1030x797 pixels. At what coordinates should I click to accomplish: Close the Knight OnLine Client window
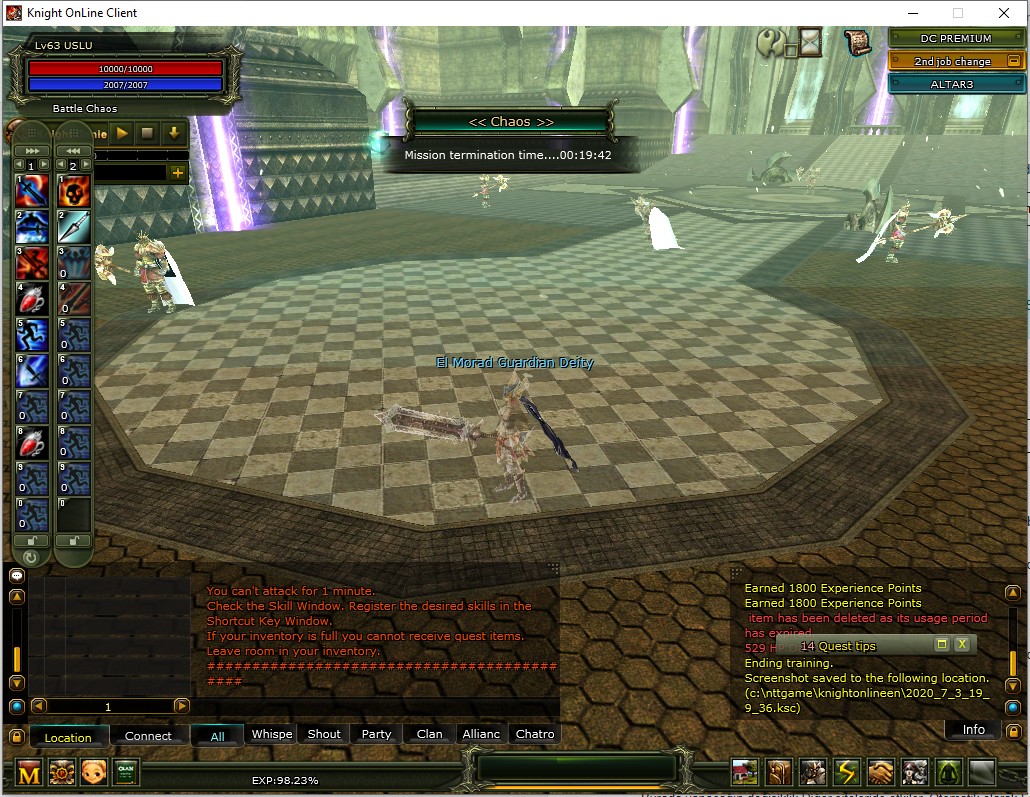(x=1004, y=13)
